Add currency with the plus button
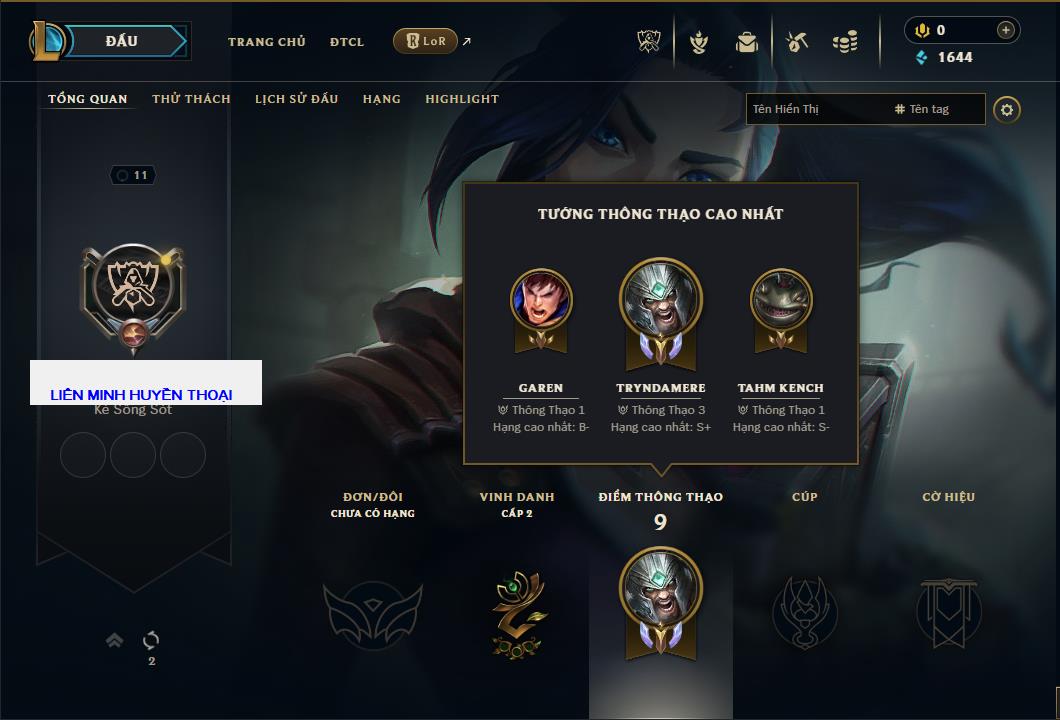Screen dimensions: 1060x720 (x=1005, y=30)
